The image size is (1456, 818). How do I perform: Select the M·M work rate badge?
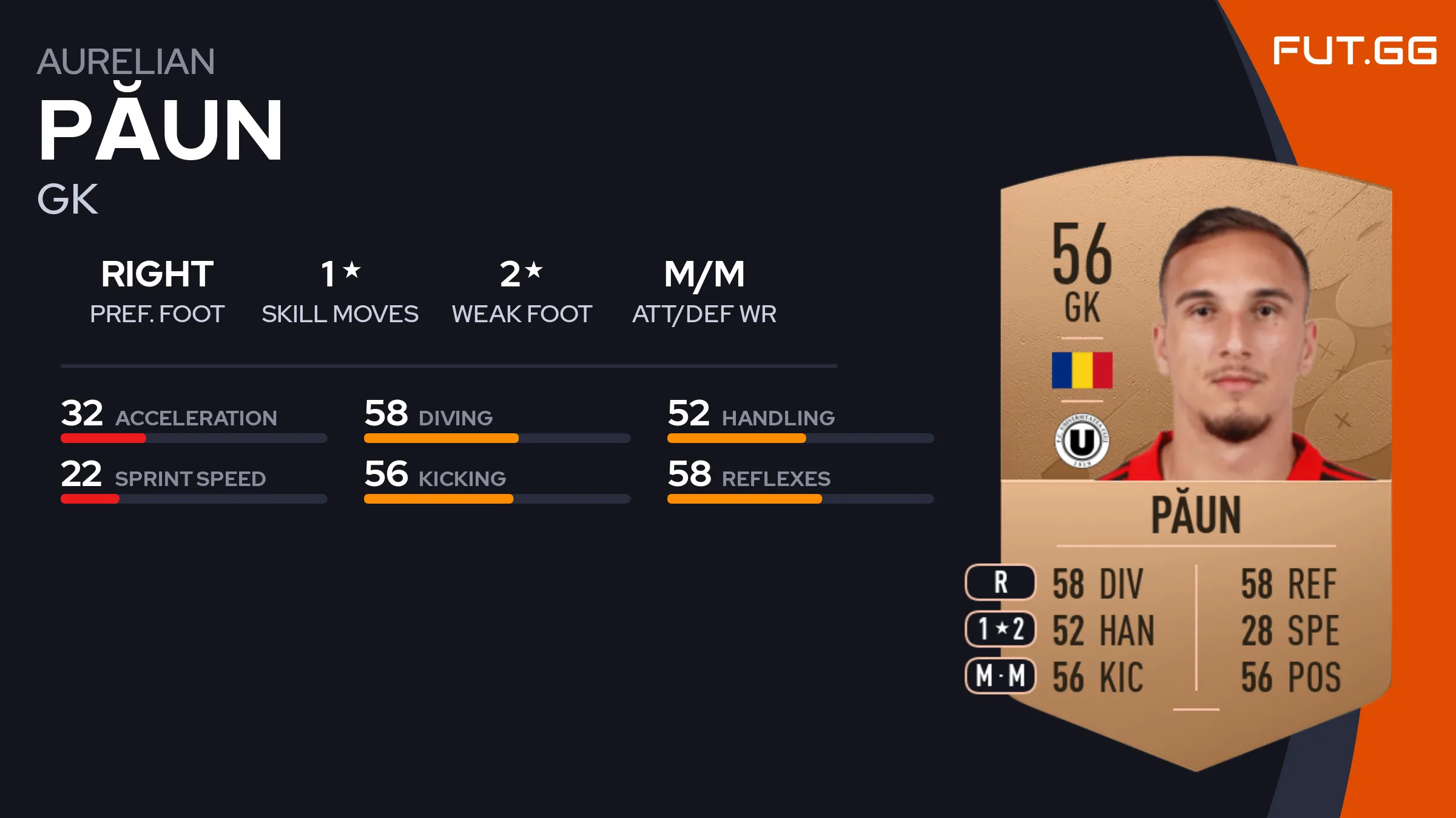click(1000, 675)
